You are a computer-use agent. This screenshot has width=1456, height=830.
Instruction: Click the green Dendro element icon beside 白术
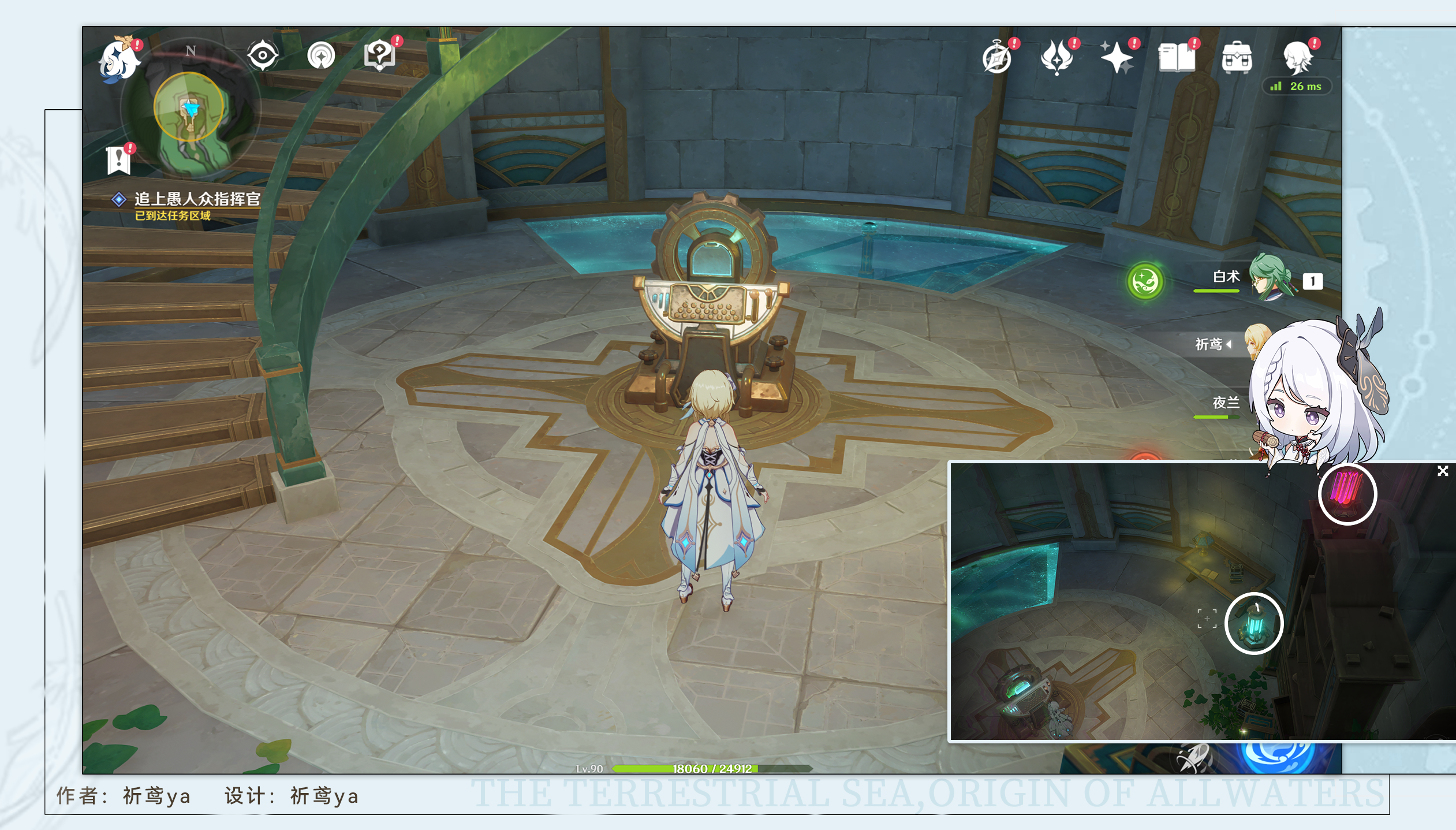click(1145, 282)
